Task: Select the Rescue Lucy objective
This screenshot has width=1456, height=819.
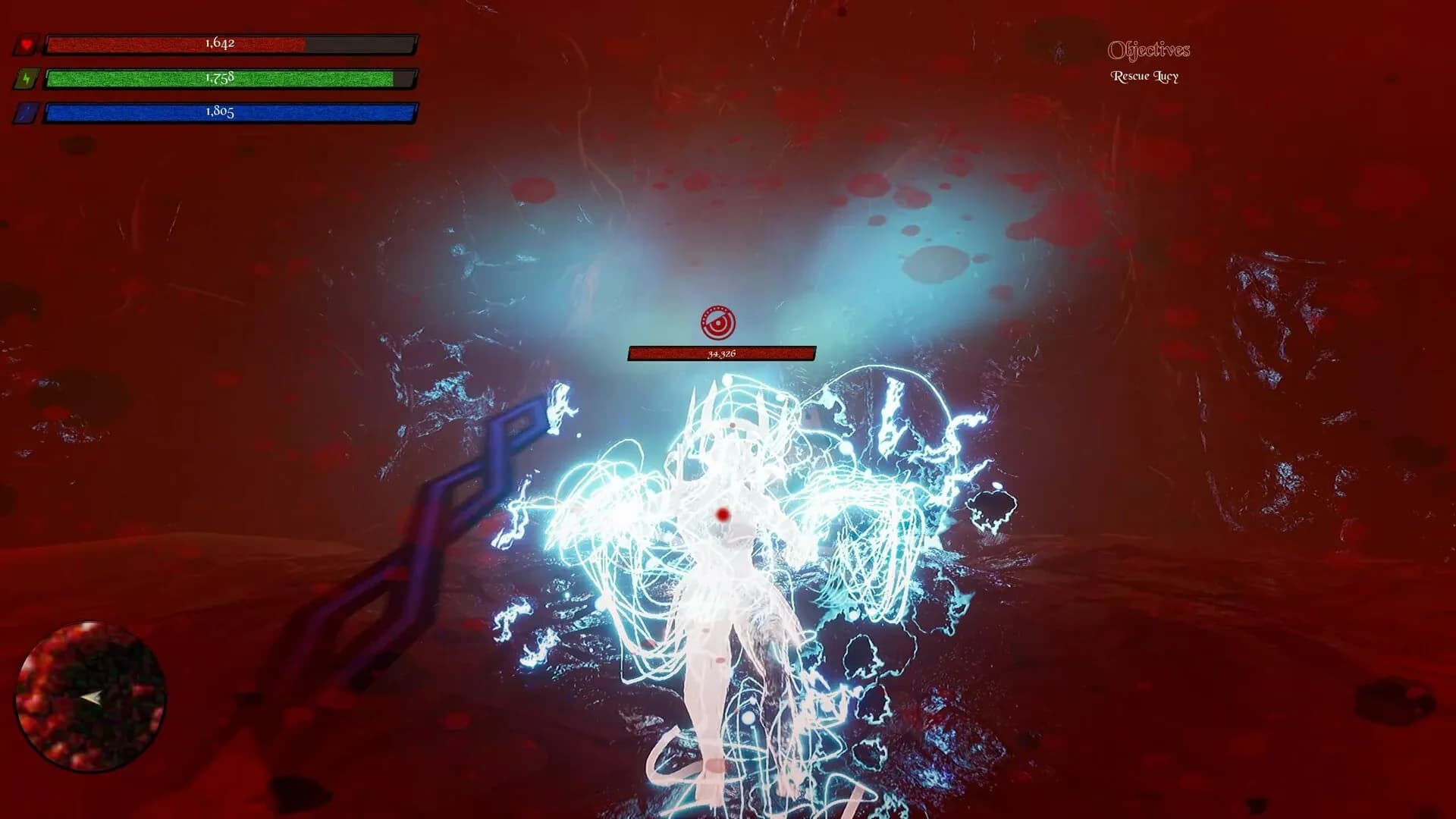Action: pyautogui.click(x=1144, y=76)
